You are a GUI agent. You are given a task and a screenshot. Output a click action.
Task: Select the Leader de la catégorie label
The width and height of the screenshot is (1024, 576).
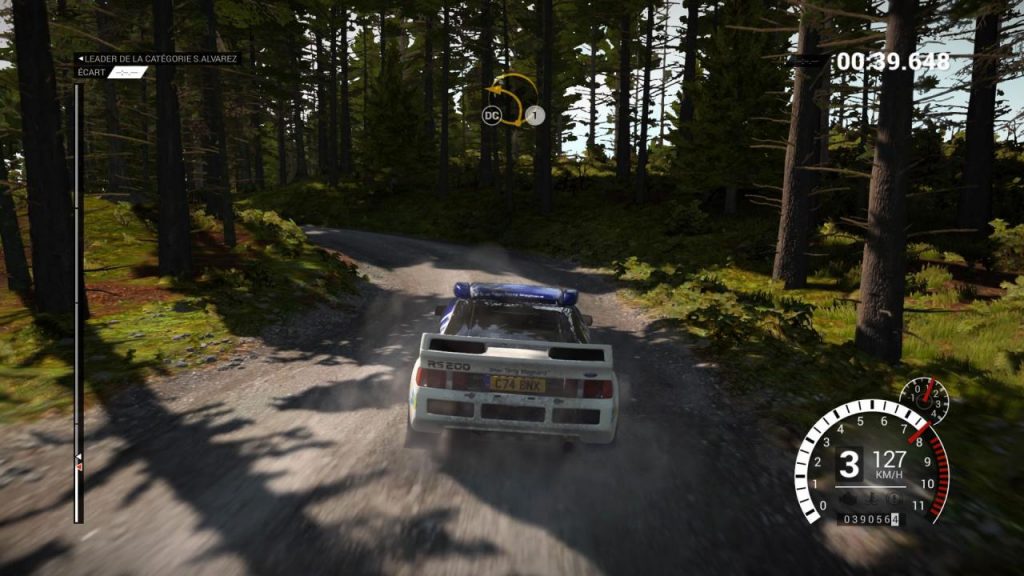pyautogui.click(x=157, y=59)
